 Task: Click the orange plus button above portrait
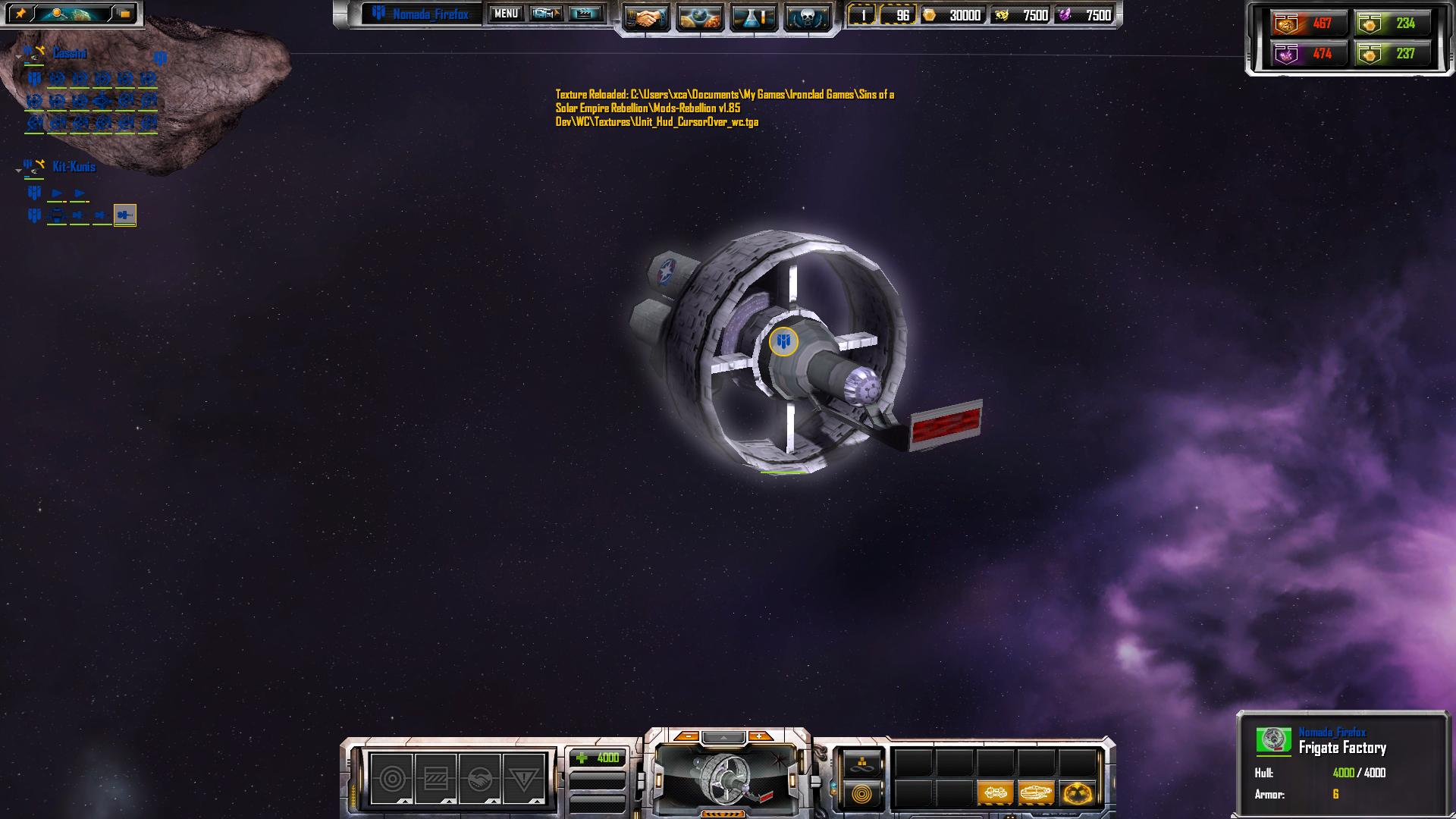tap(759, 736)
